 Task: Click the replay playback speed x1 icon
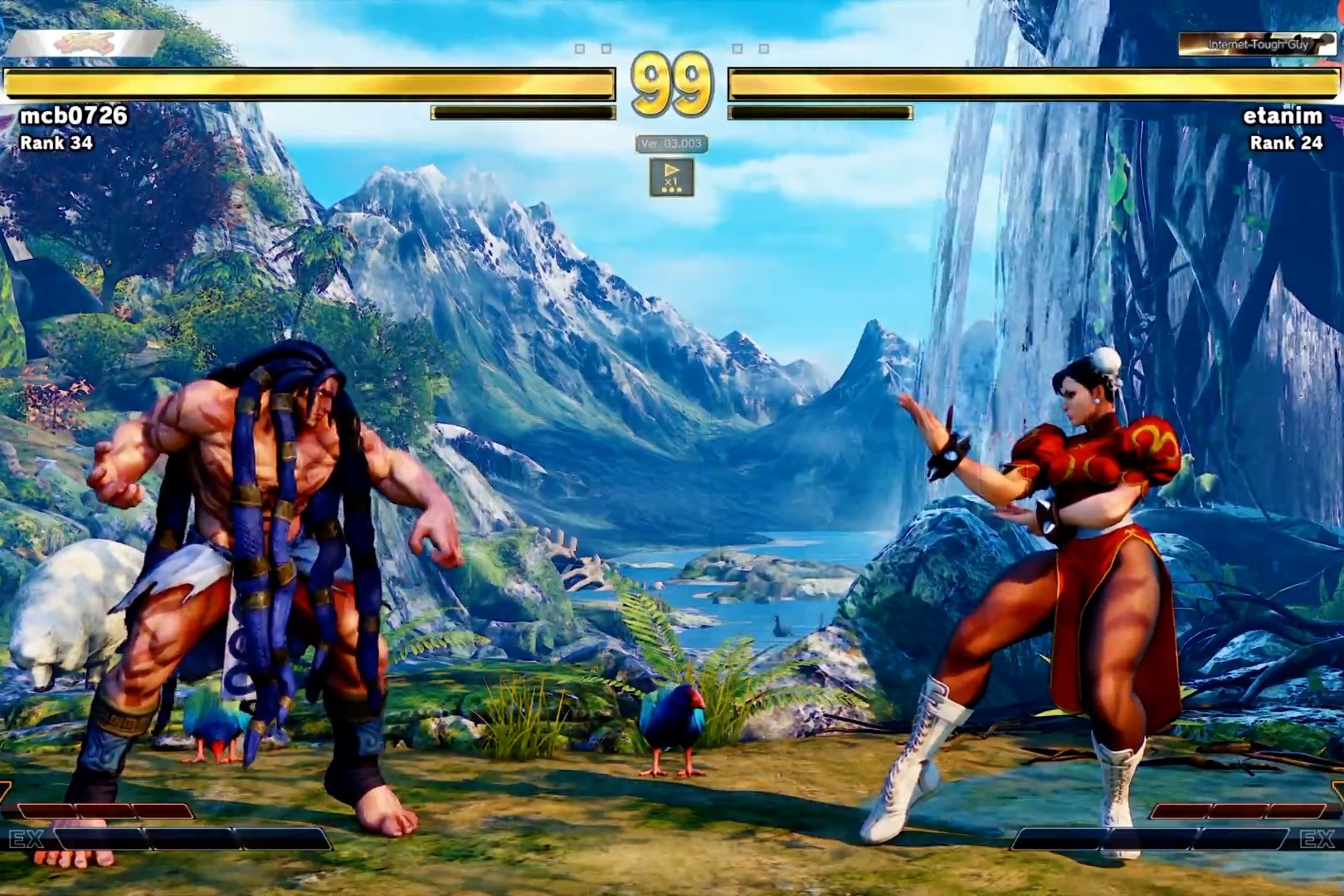tap(671, 177)
